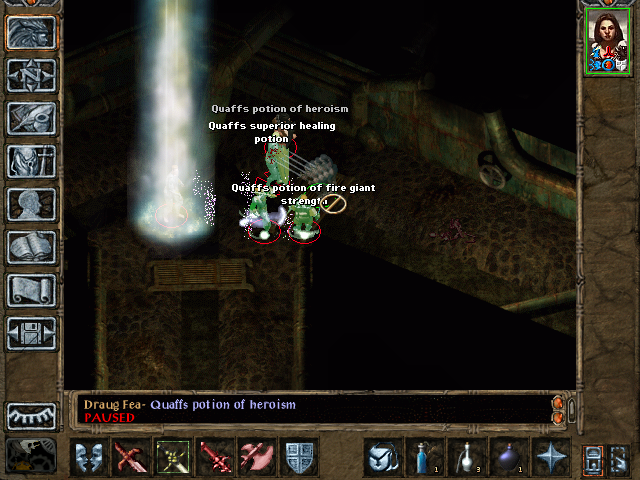Viewport: 640px width, 480px height.
Task: Use the dark purple potion quick item
Action: [x=508, y=457]
